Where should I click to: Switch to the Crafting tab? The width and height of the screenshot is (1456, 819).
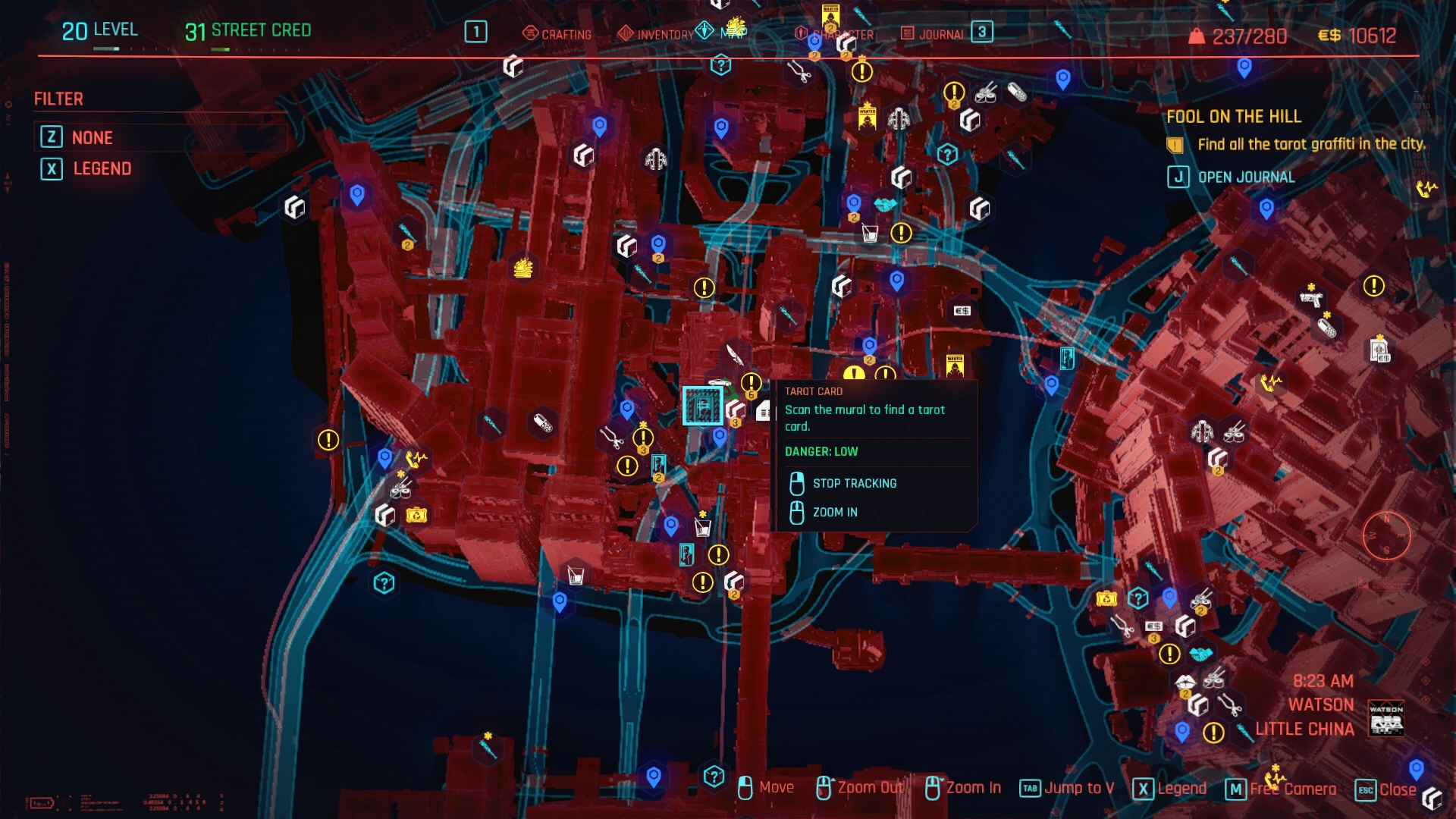pos(557,34)
